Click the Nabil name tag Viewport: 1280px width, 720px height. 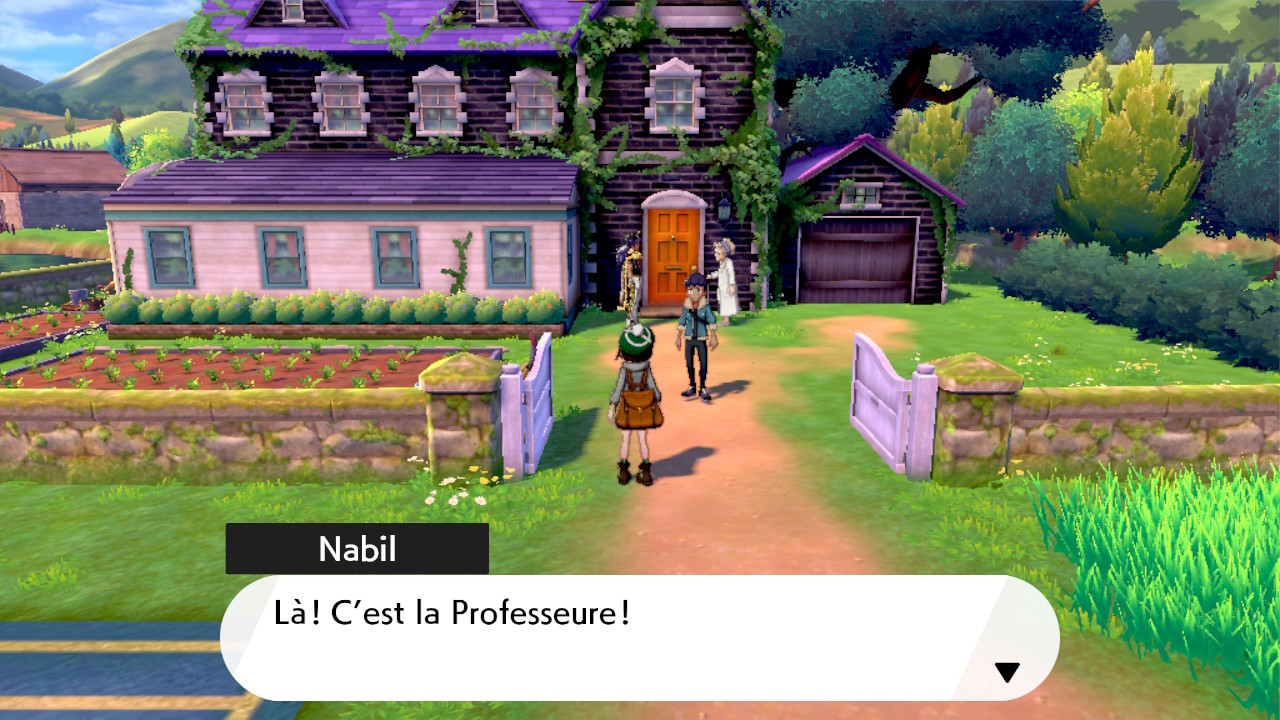point(358,549)
